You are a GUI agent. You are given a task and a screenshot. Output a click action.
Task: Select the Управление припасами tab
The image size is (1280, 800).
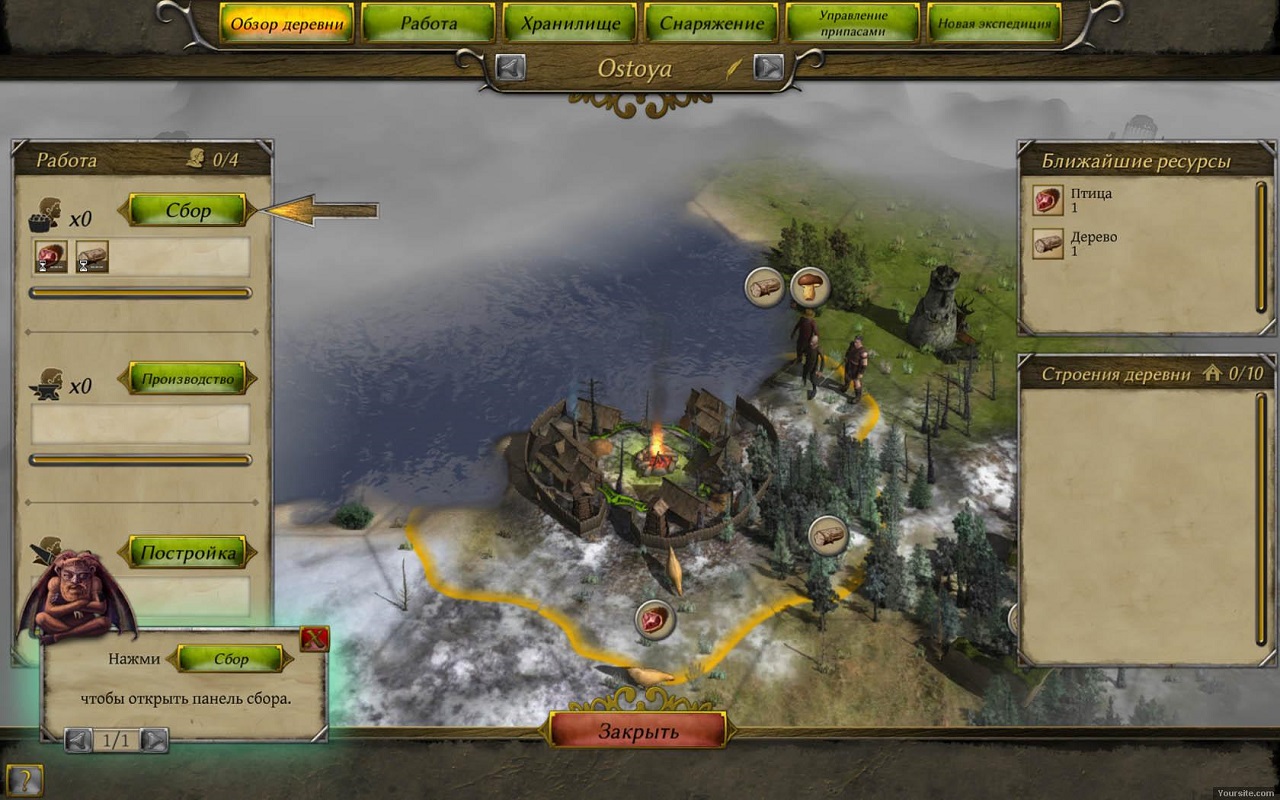coord(853,23)
